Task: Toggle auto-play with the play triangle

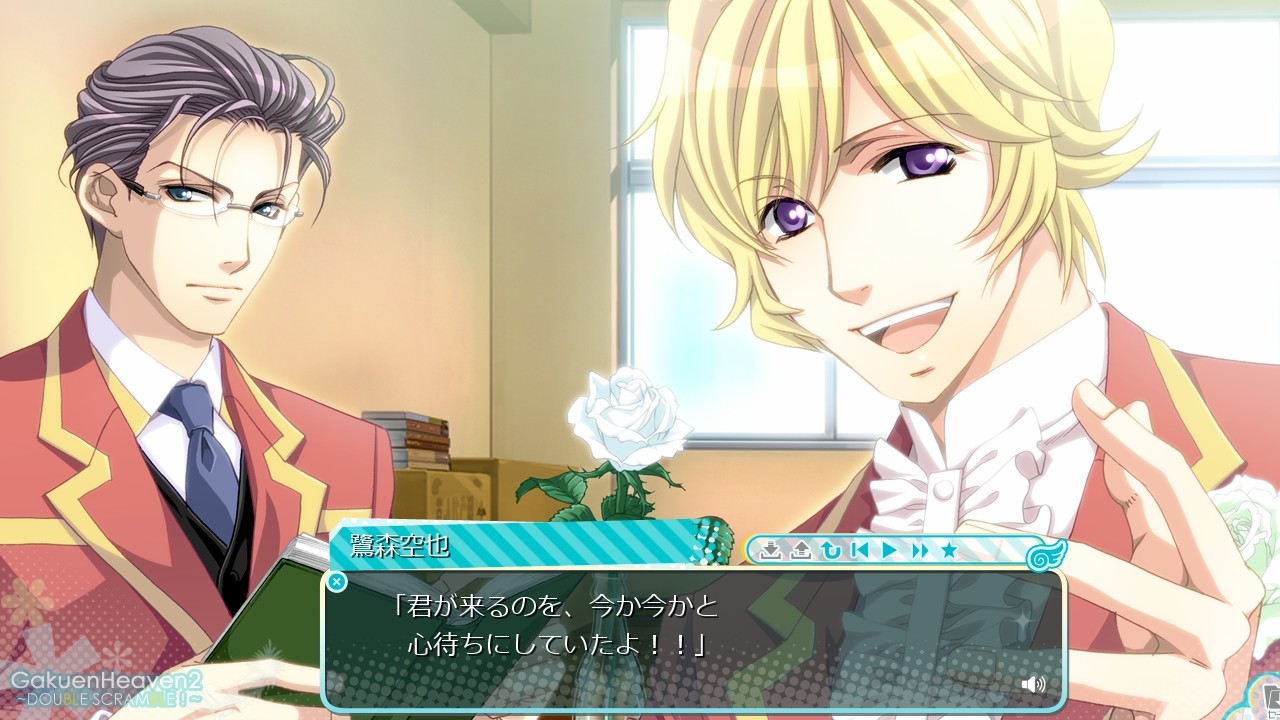Action: tap(889, 551)
